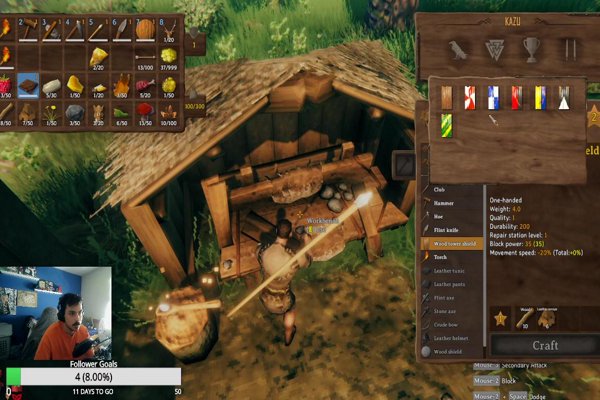Pick the blue and white shield style
600x400 pixels.
coord(492,97)
